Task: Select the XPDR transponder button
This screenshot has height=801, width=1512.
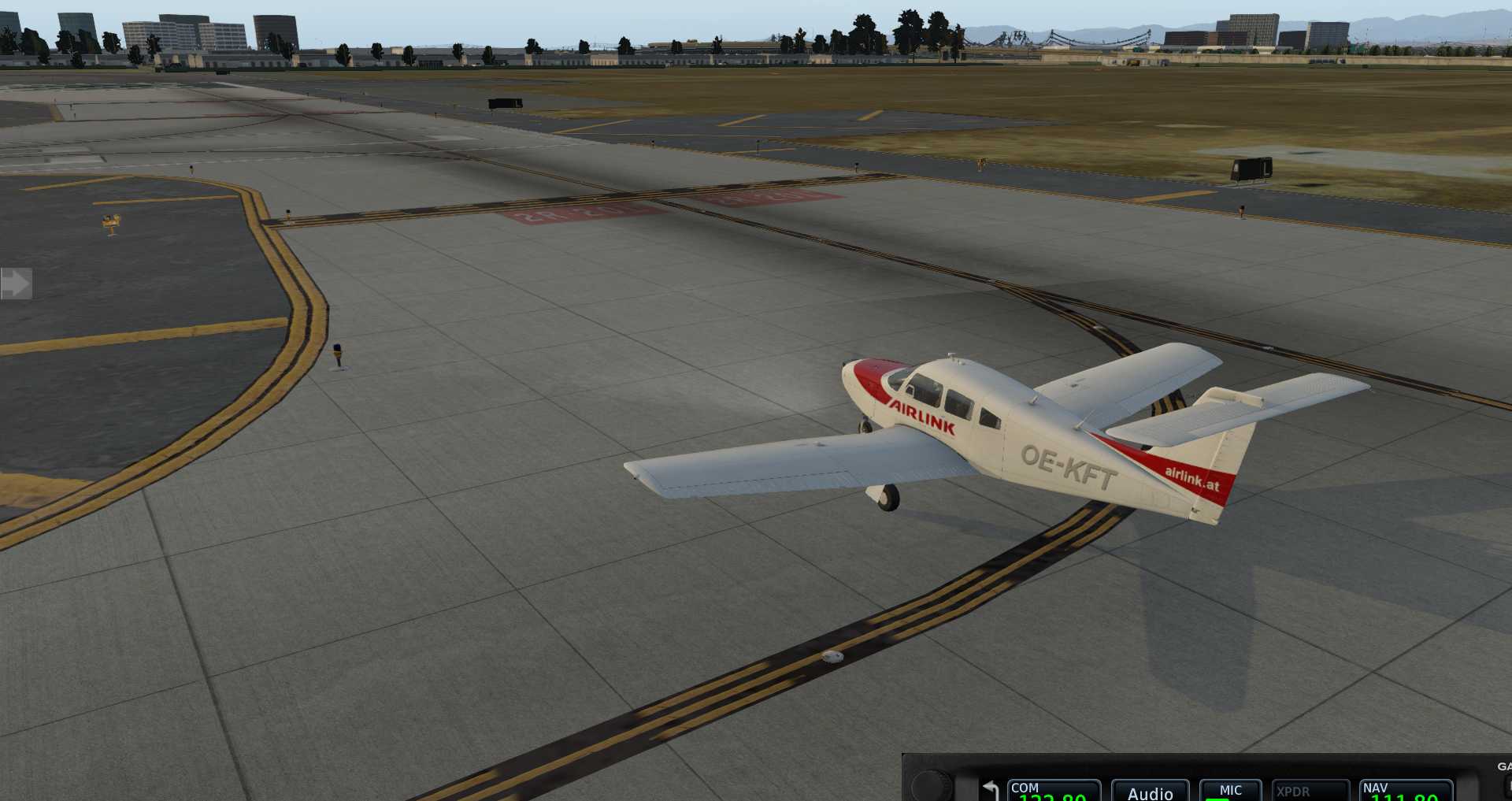Action: tap(1310, 791)
